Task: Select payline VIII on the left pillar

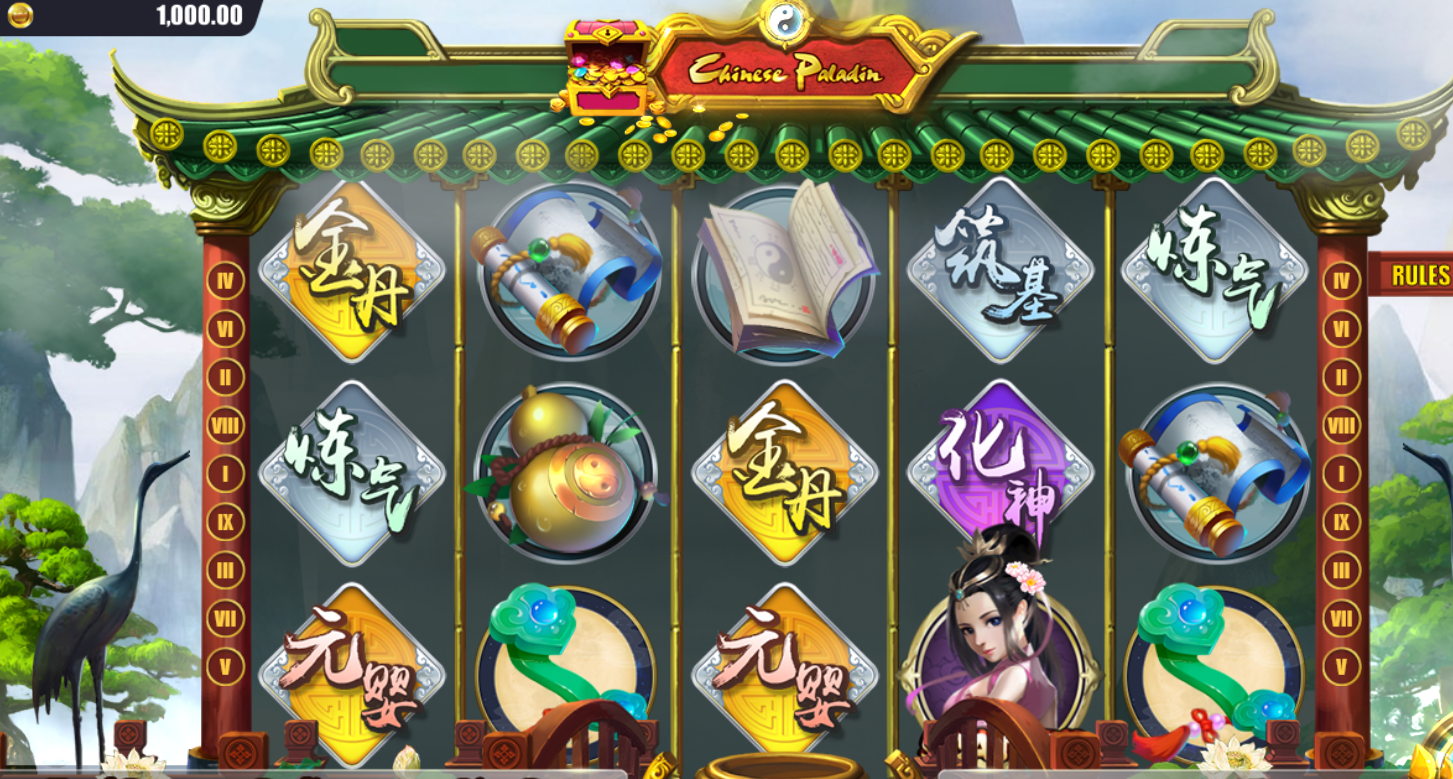Action: [x=225, y=426]
